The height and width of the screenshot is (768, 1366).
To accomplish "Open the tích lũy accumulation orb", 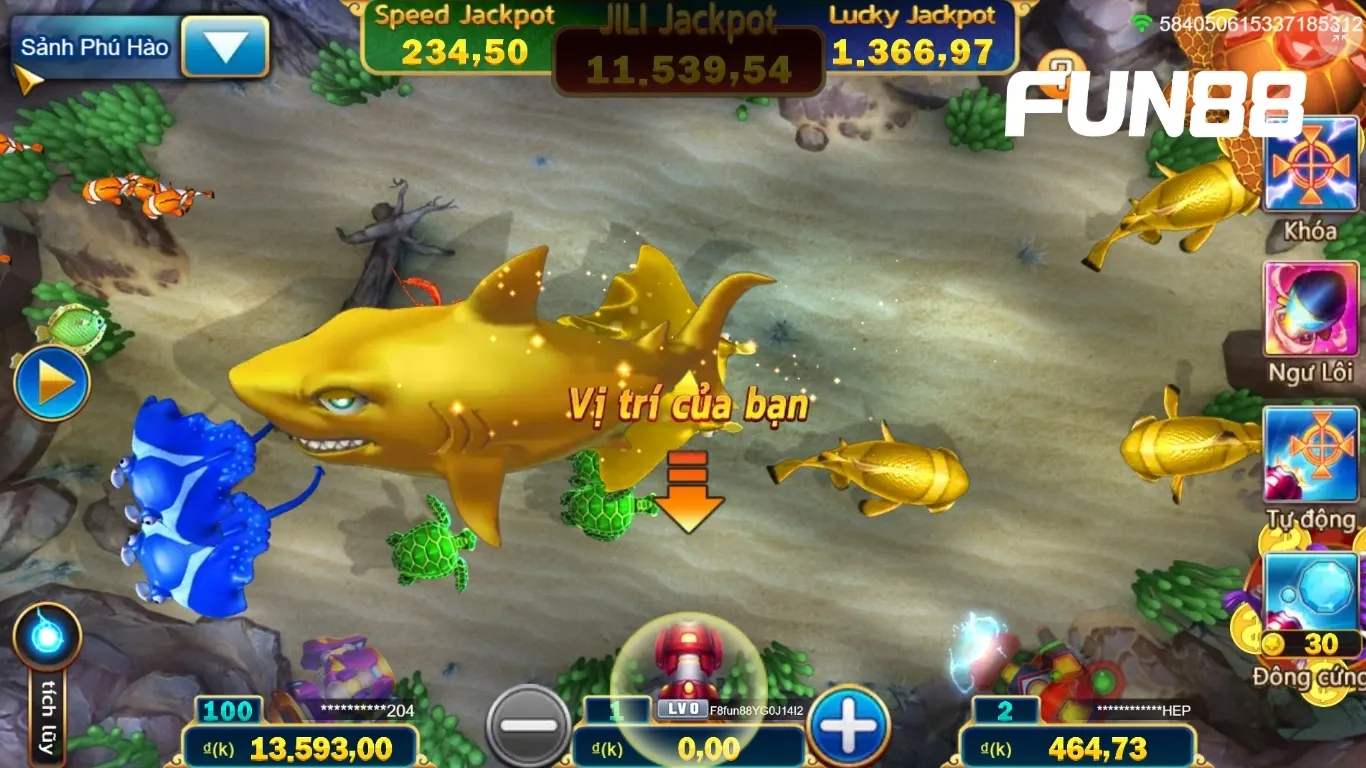I will [47, 637].
